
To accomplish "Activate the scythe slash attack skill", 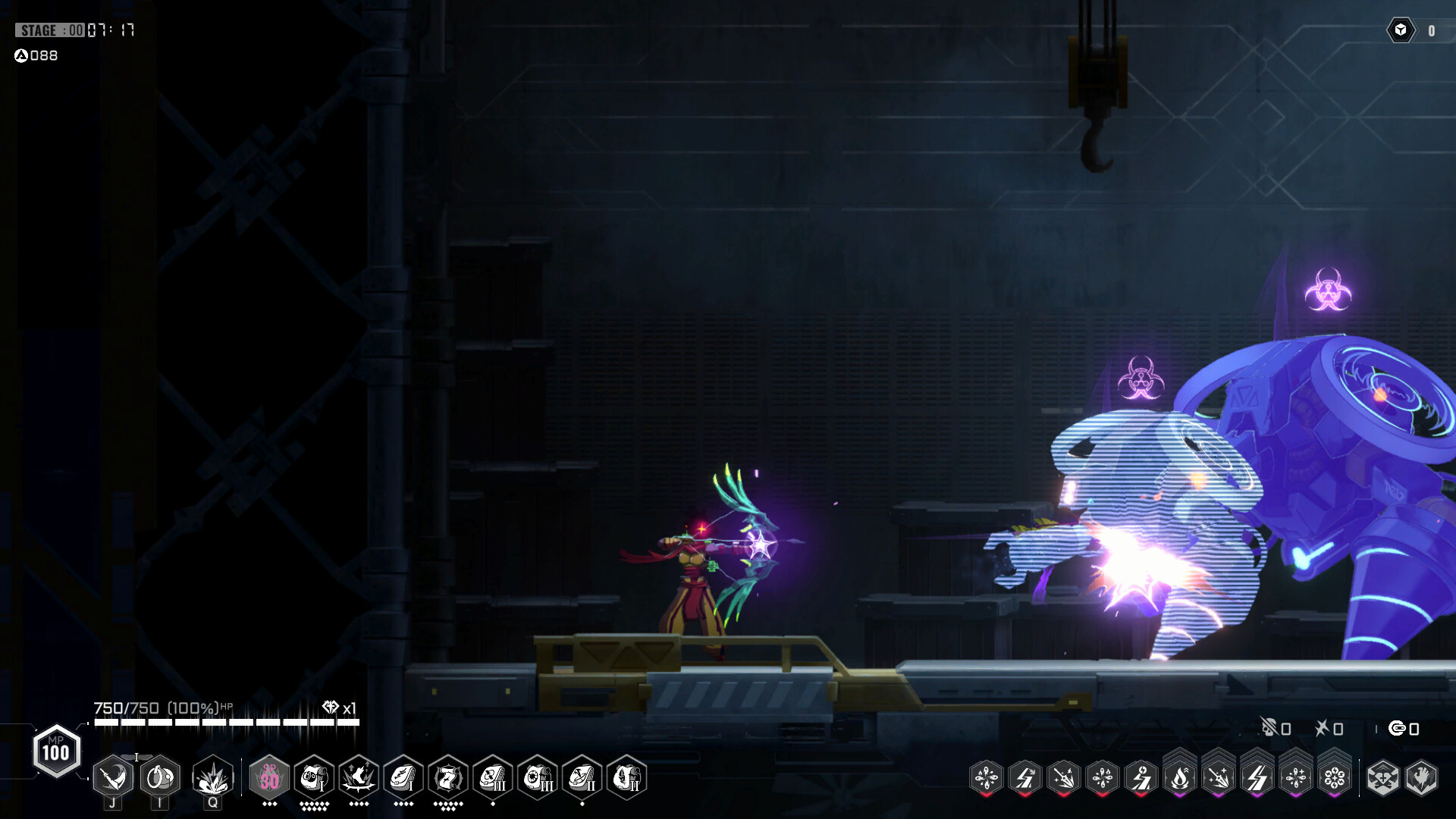I will pyautogui.click(x=114, y=777).
